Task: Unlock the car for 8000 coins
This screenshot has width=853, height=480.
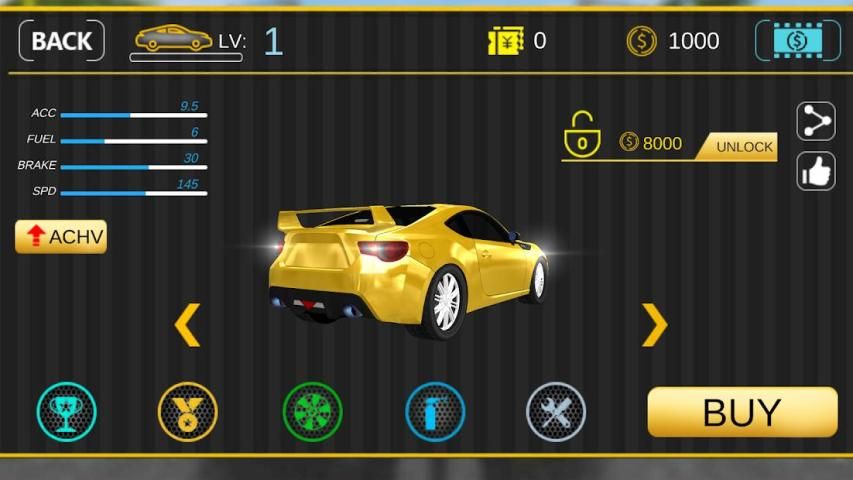Action: click(x=744, y=146)
